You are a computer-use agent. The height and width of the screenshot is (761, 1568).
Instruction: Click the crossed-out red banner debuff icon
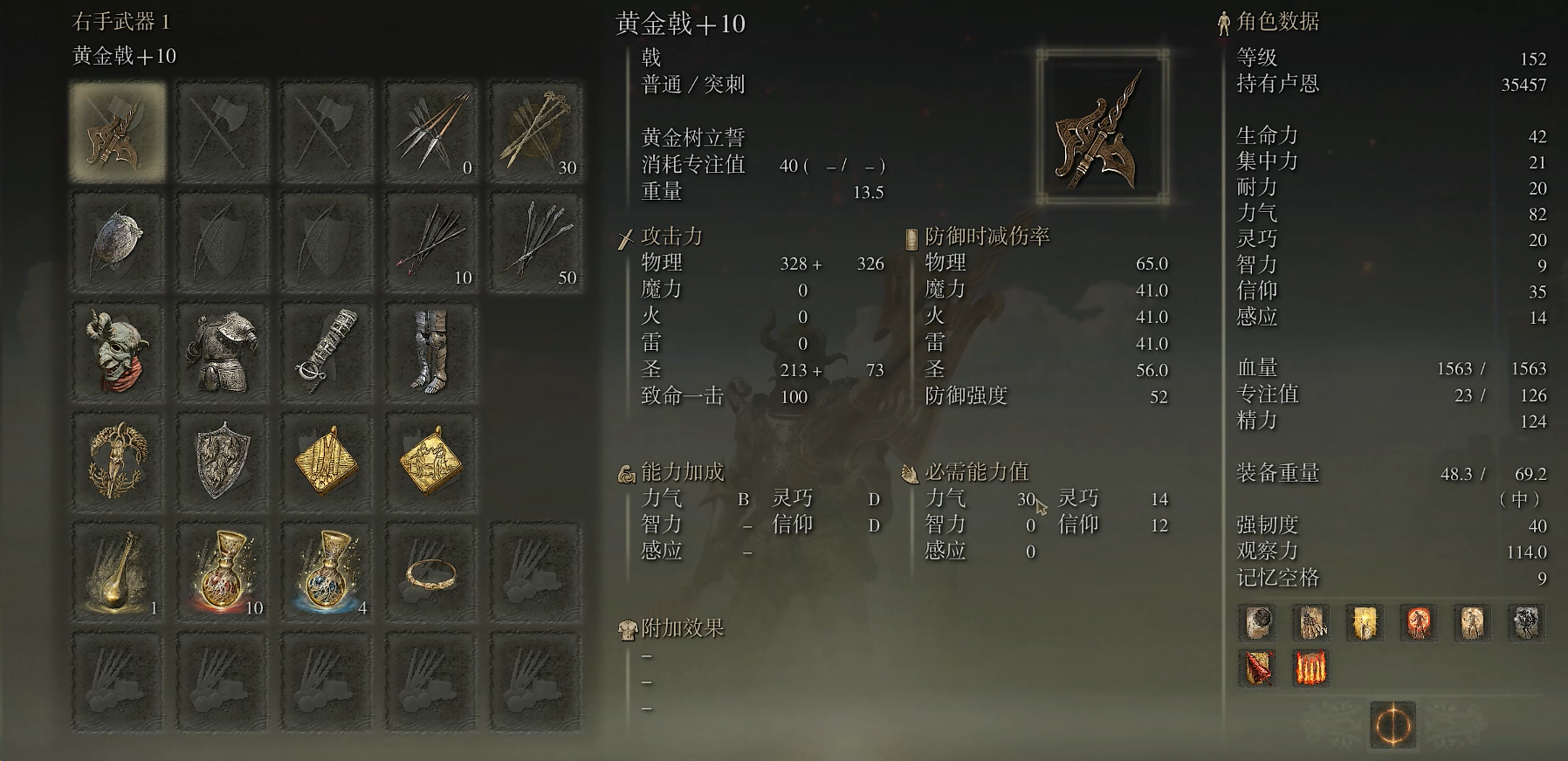pos(1257,668)
